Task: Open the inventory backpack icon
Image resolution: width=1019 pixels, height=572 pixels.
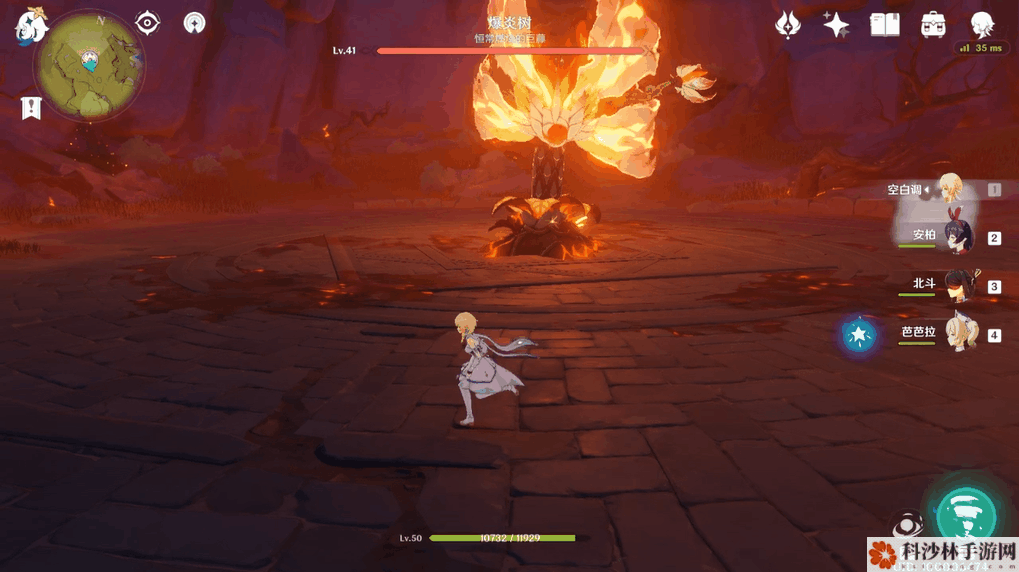Action: coord(933,25)
